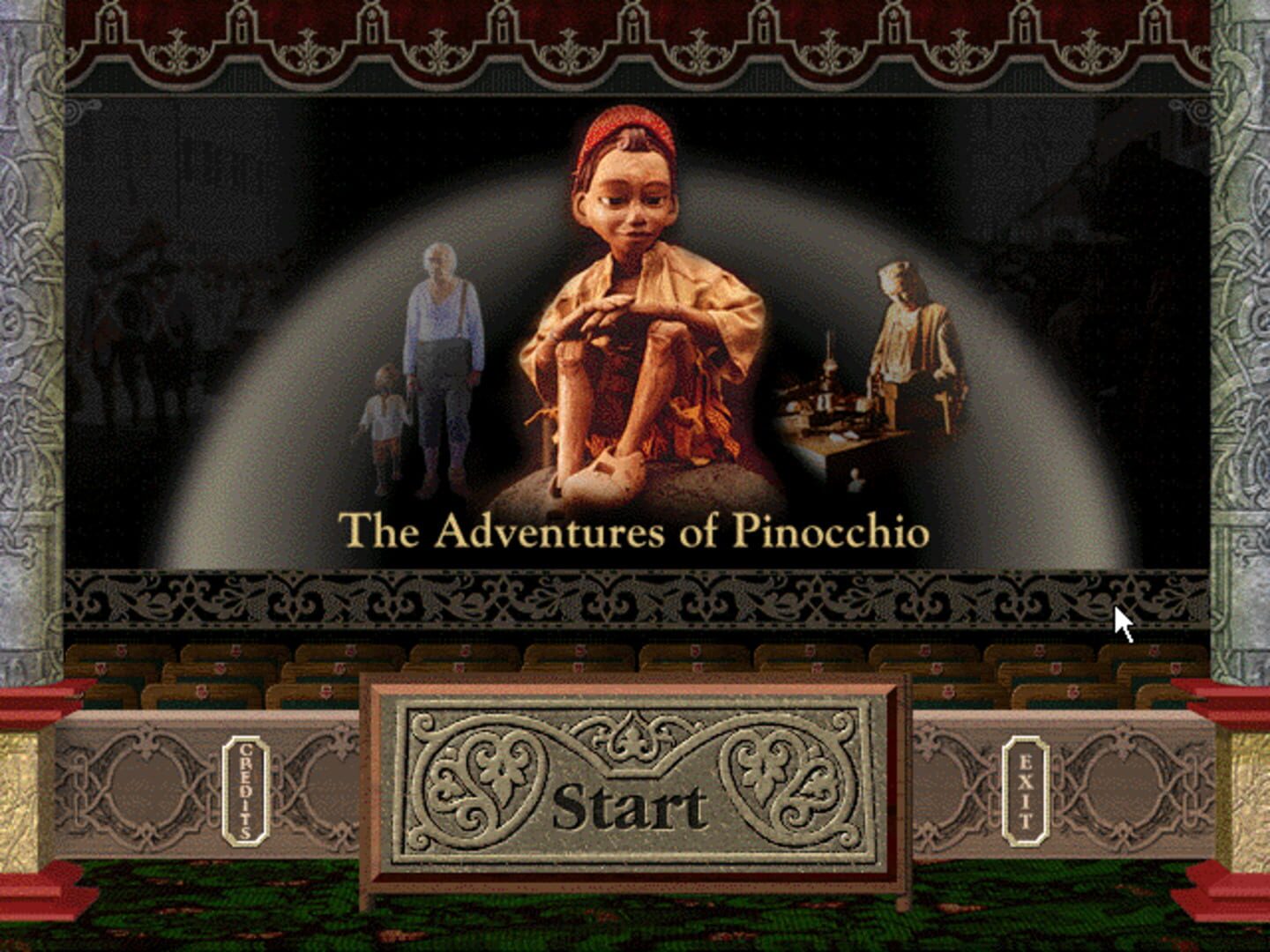
Task: Select the vertical Exit plaque
Action: pos(1026,791)
